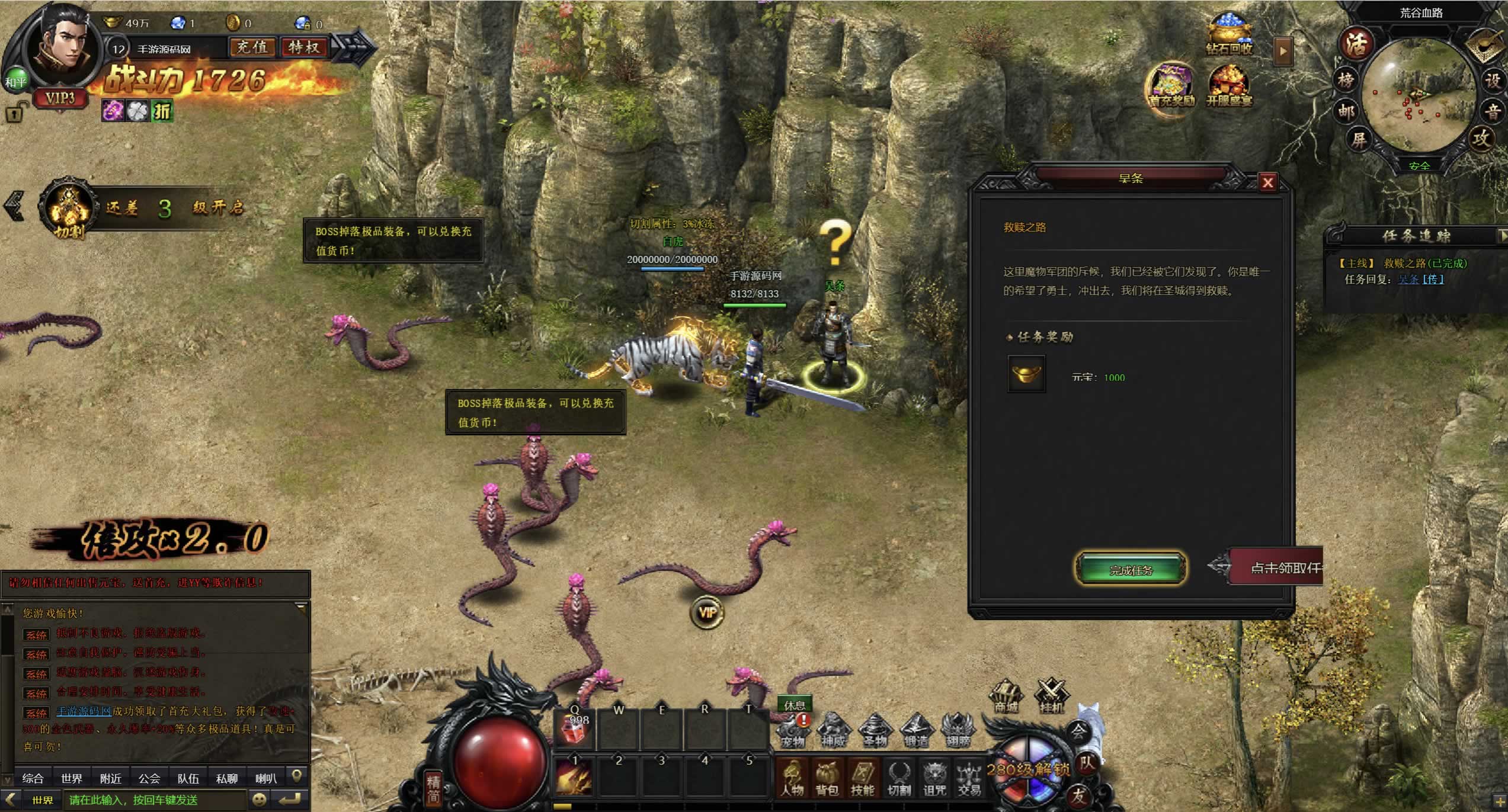Screen dimensions: 1508x812
Task: Select the chat message input field
Action: (x=154, y=800)
